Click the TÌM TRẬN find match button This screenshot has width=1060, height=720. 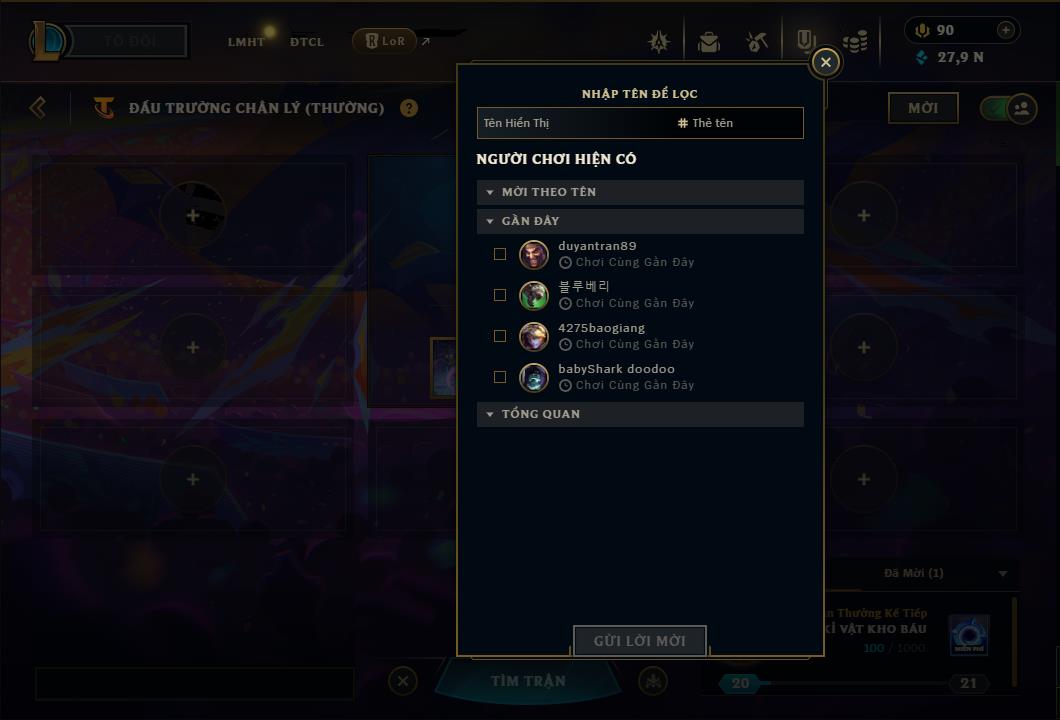528,681
